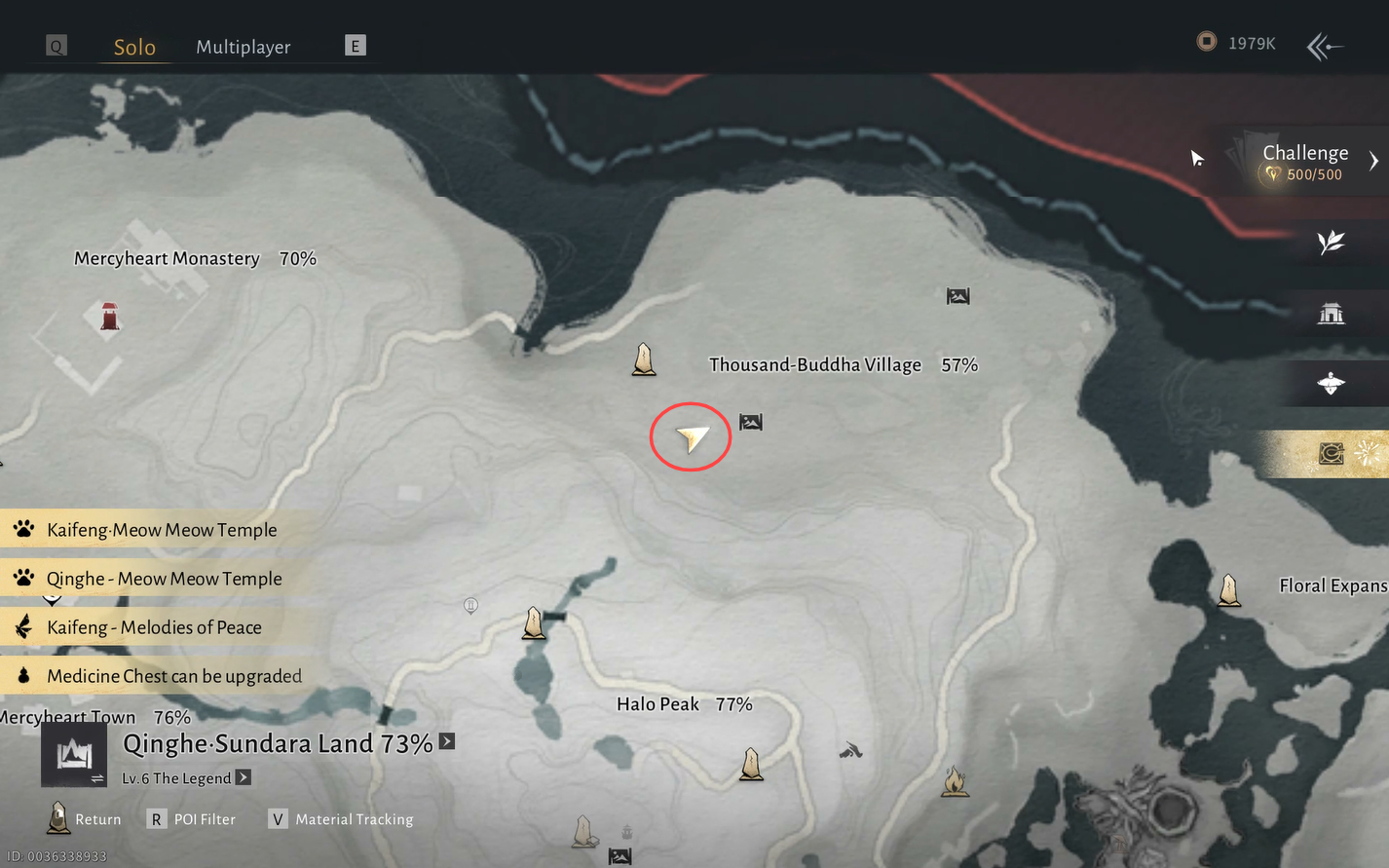Close the map with the back arrow
Image resolution: width=1389 pixels, height=868 pixels.
[x=1325, y=46]
